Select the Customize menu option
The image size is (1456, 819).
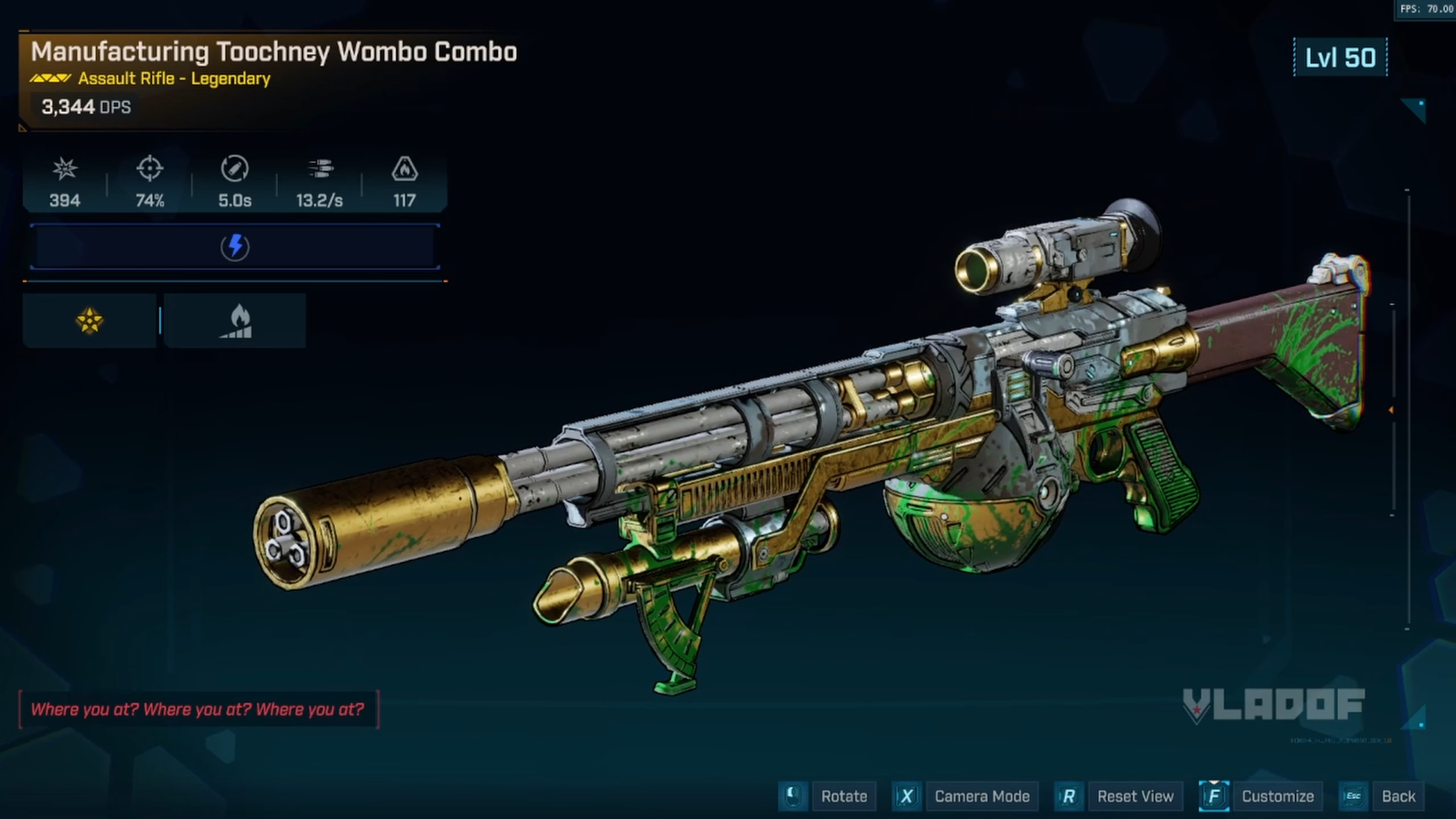1278,796
